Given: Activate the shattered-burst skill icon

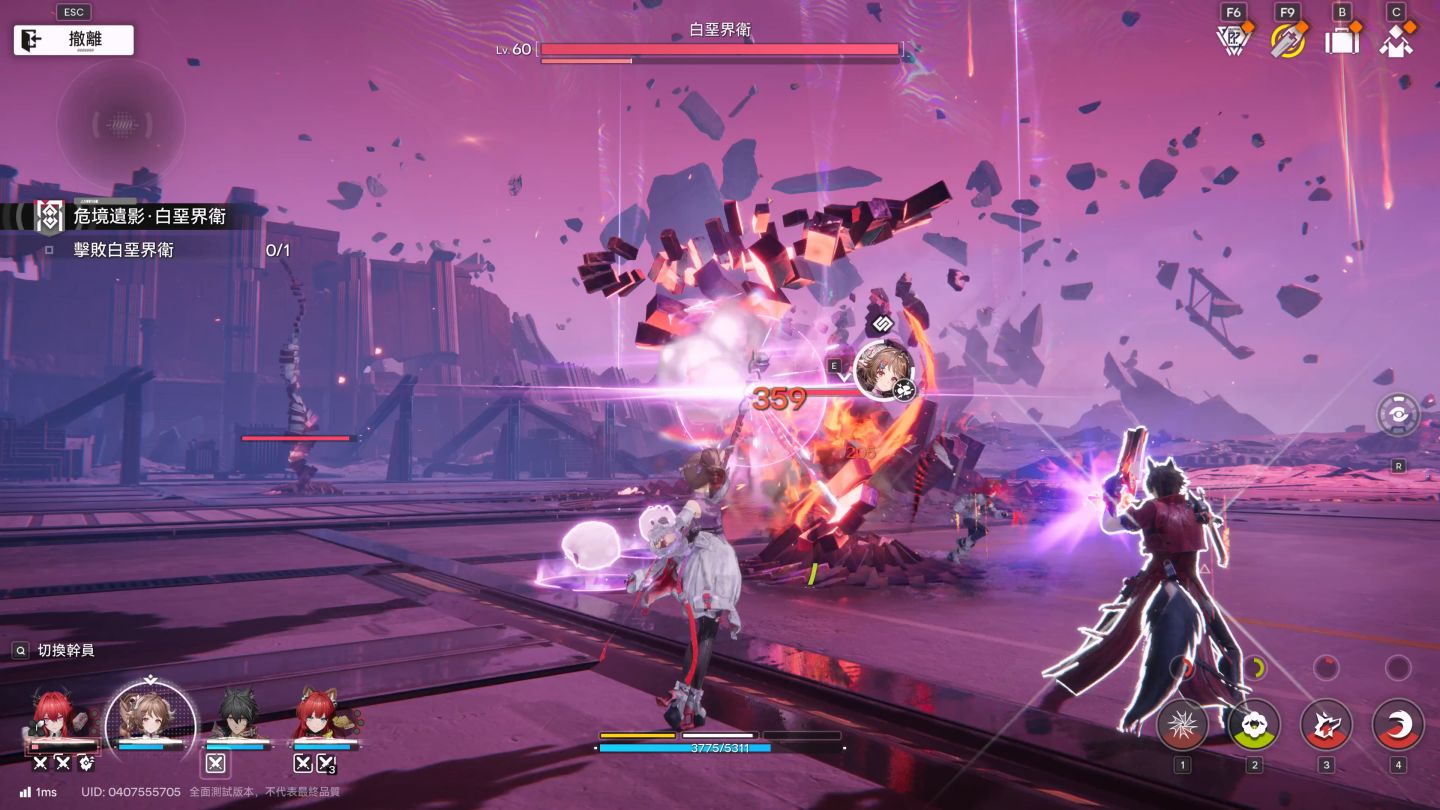Looking at the screenshot, I should (x=1182, y=724).
